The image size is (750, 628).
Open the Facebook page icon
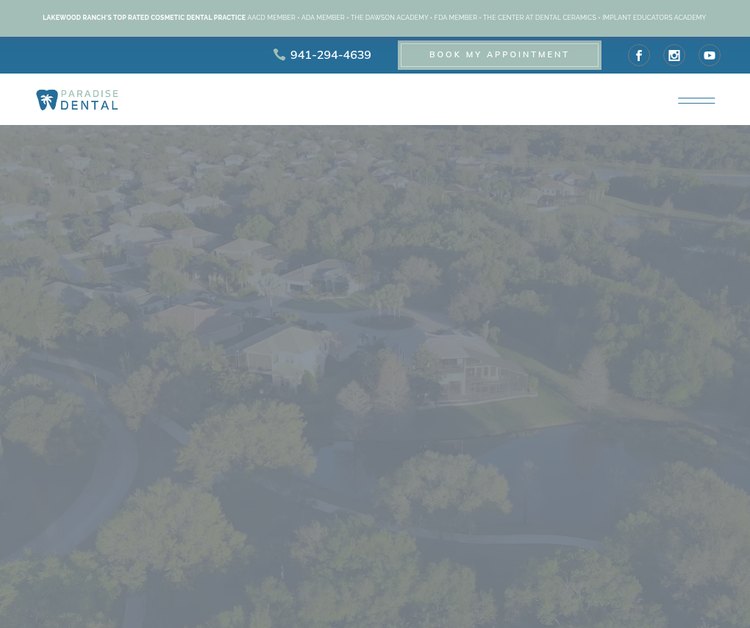(639, 55)
